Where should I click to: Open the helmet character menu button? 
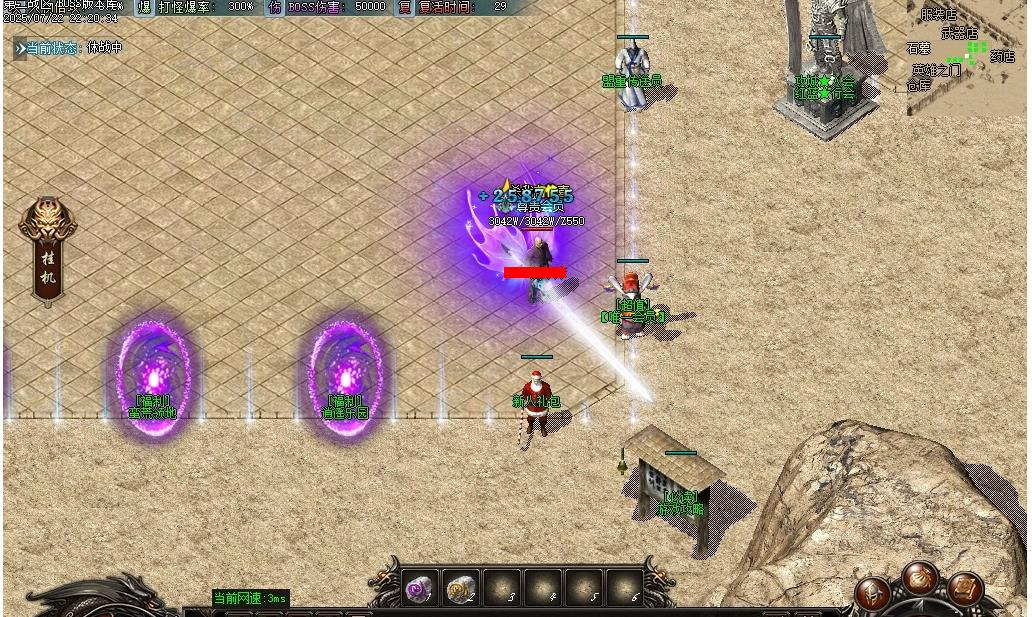pyautogui.click(x=873, y=593)
